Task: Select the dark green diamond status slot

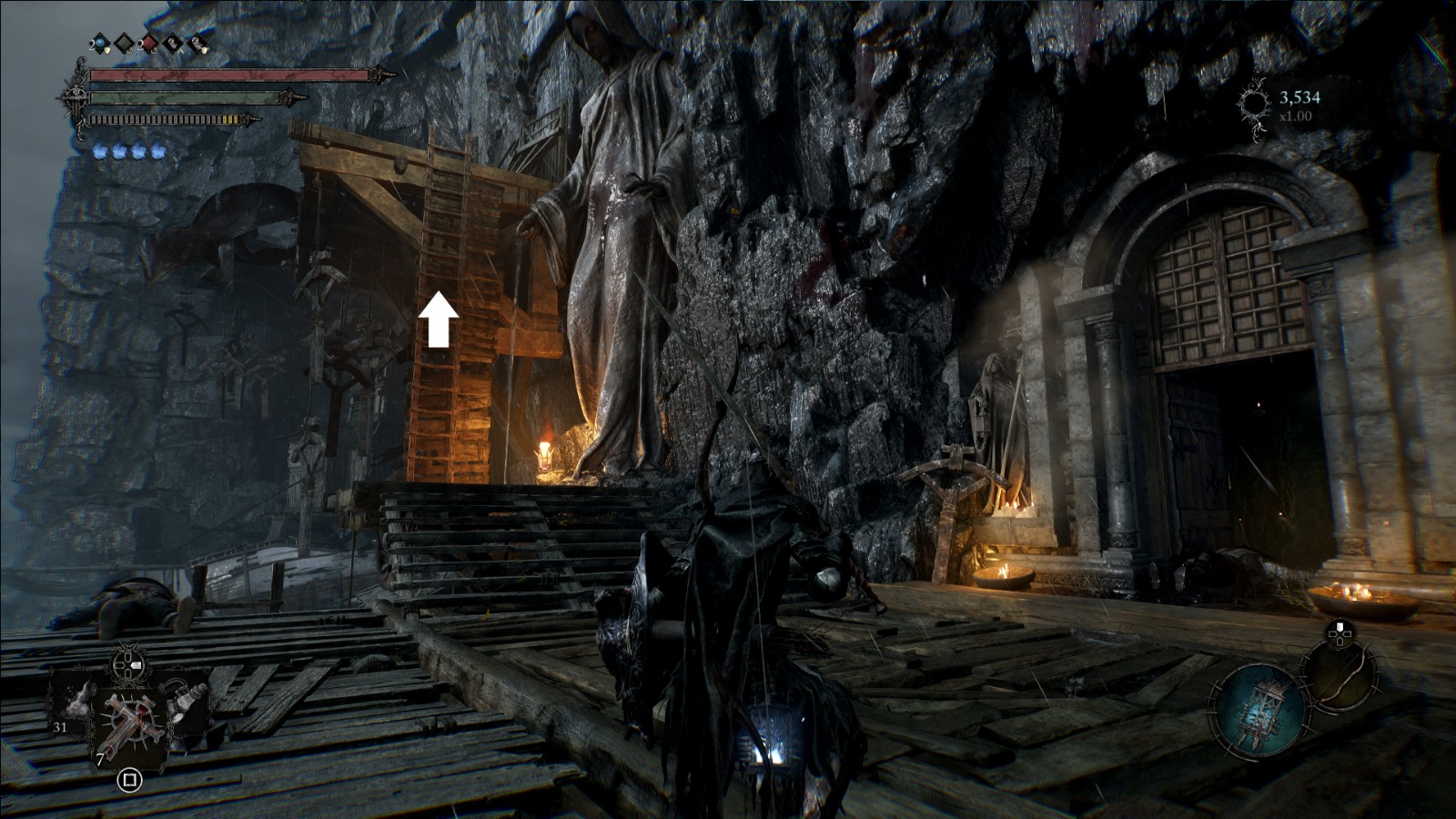Action: (x=123, y=43)
